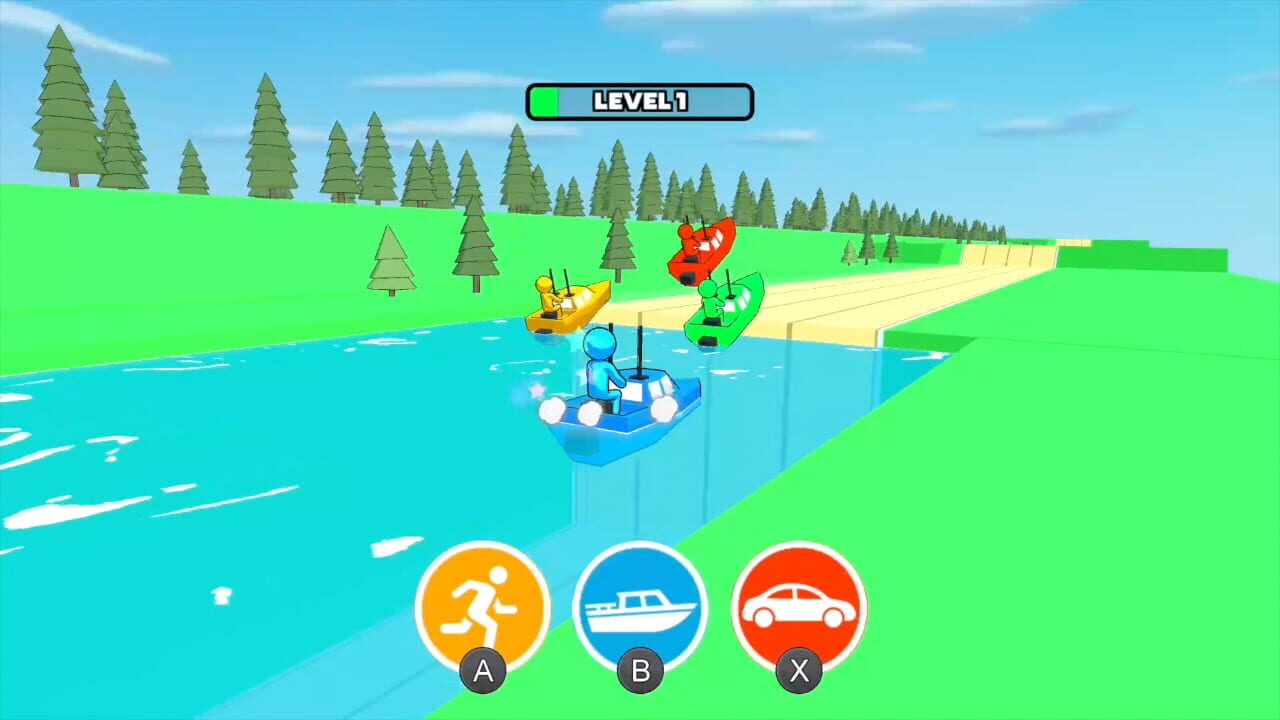Screen dimensions: 1280x720
Task: Click the Level 1 banner
Action: click(639, 102)
